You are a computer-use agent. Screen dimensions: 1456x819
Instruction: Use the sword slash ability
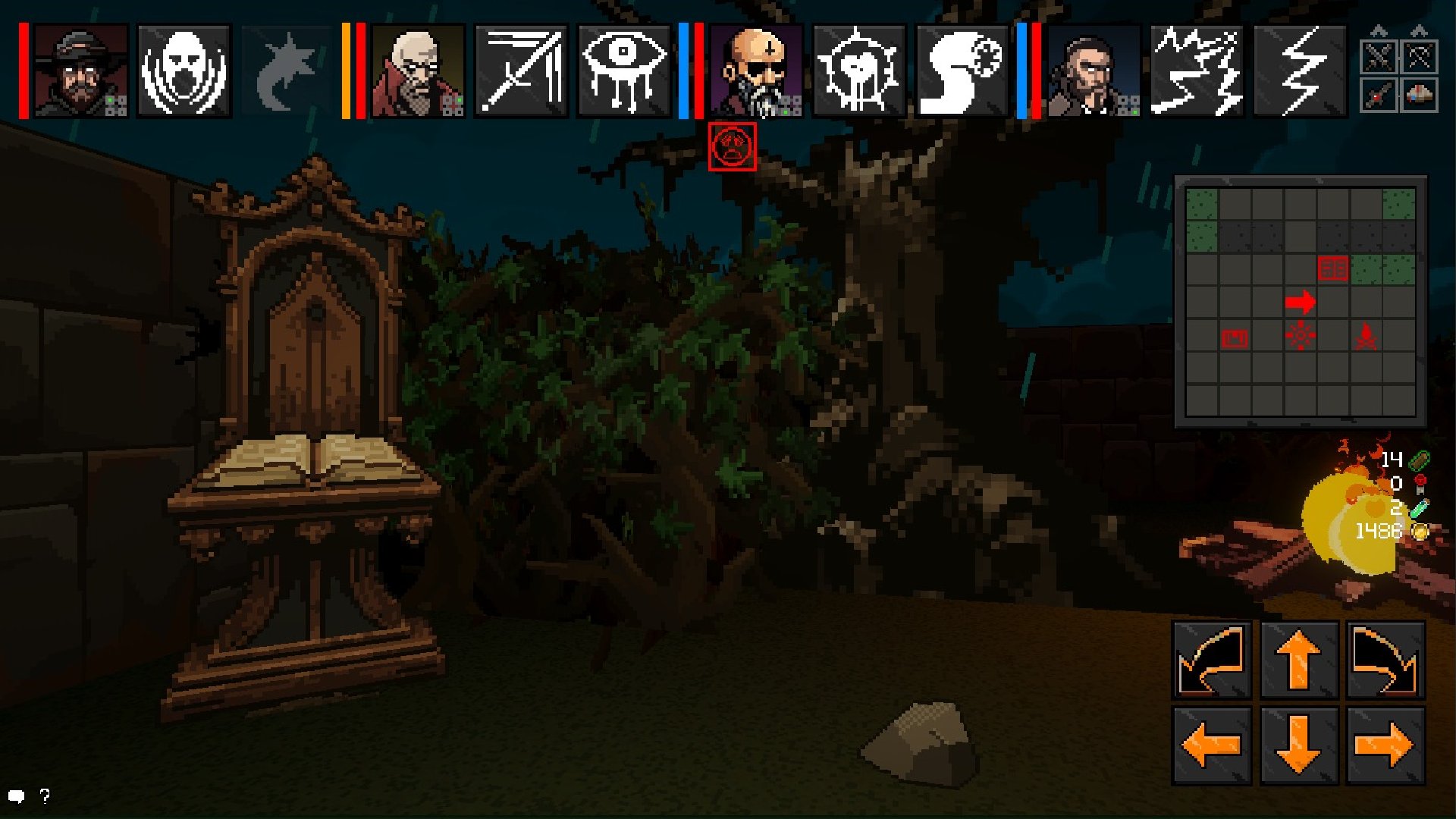click(522, 71)
